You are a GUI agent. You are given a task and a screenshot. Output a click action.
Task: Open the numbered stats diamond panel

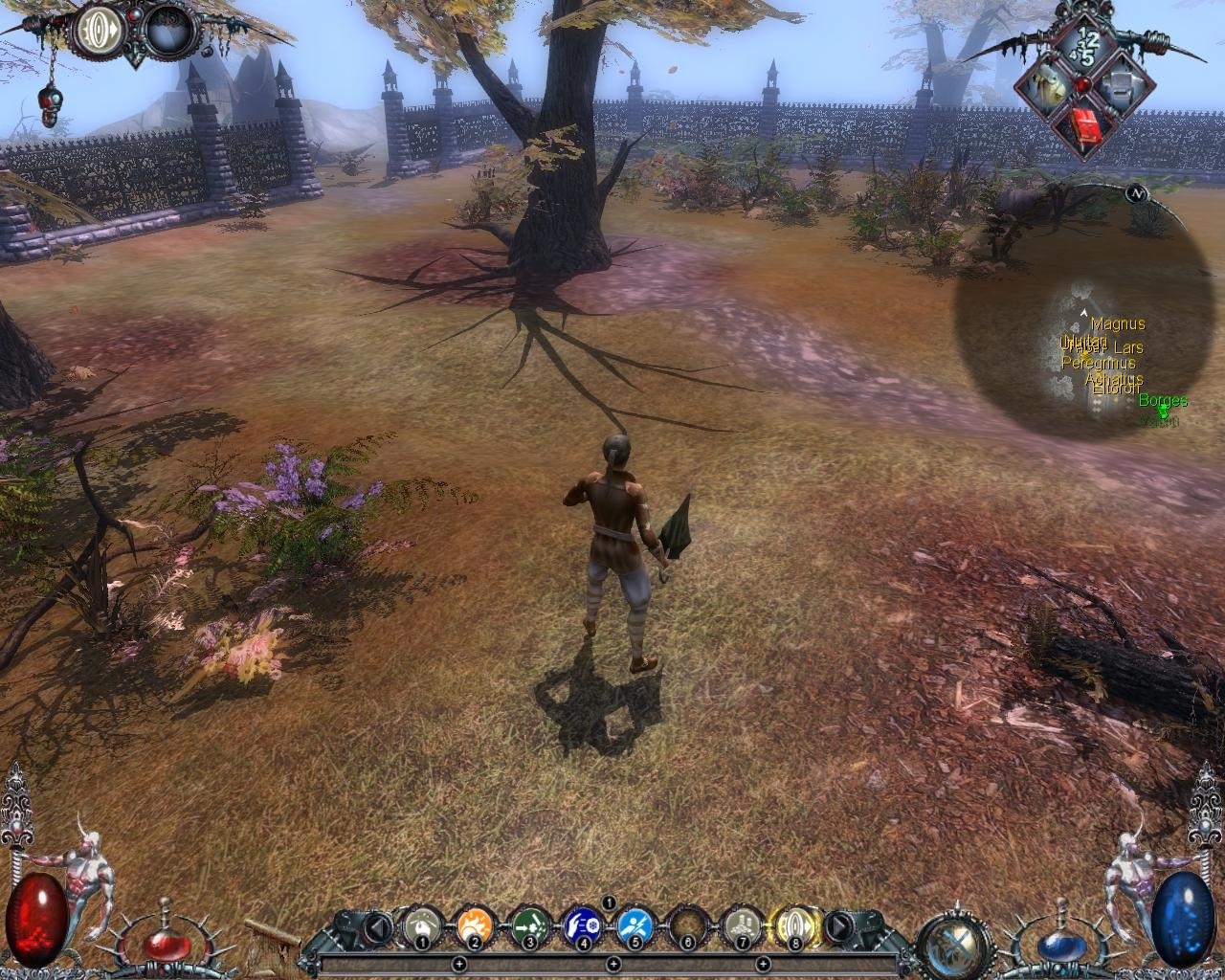(x=1083, y=47)
